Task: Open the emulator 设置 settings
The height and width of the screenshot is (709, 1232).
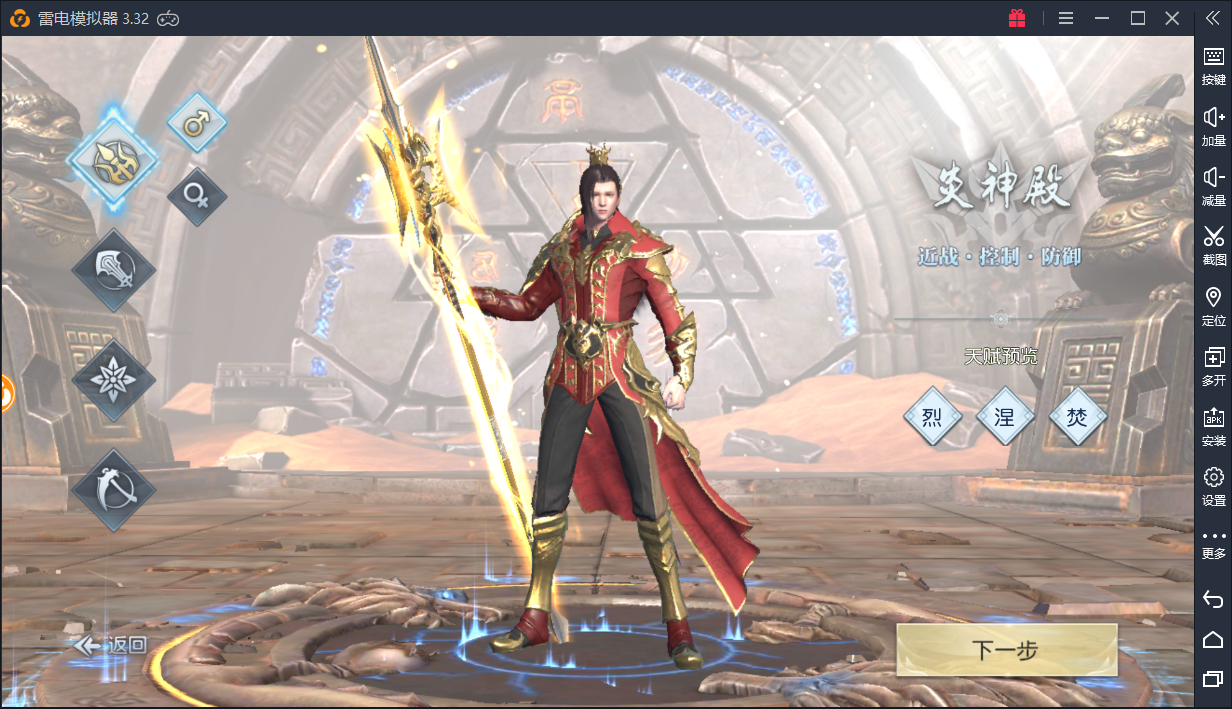Action: click(1213, 486)
